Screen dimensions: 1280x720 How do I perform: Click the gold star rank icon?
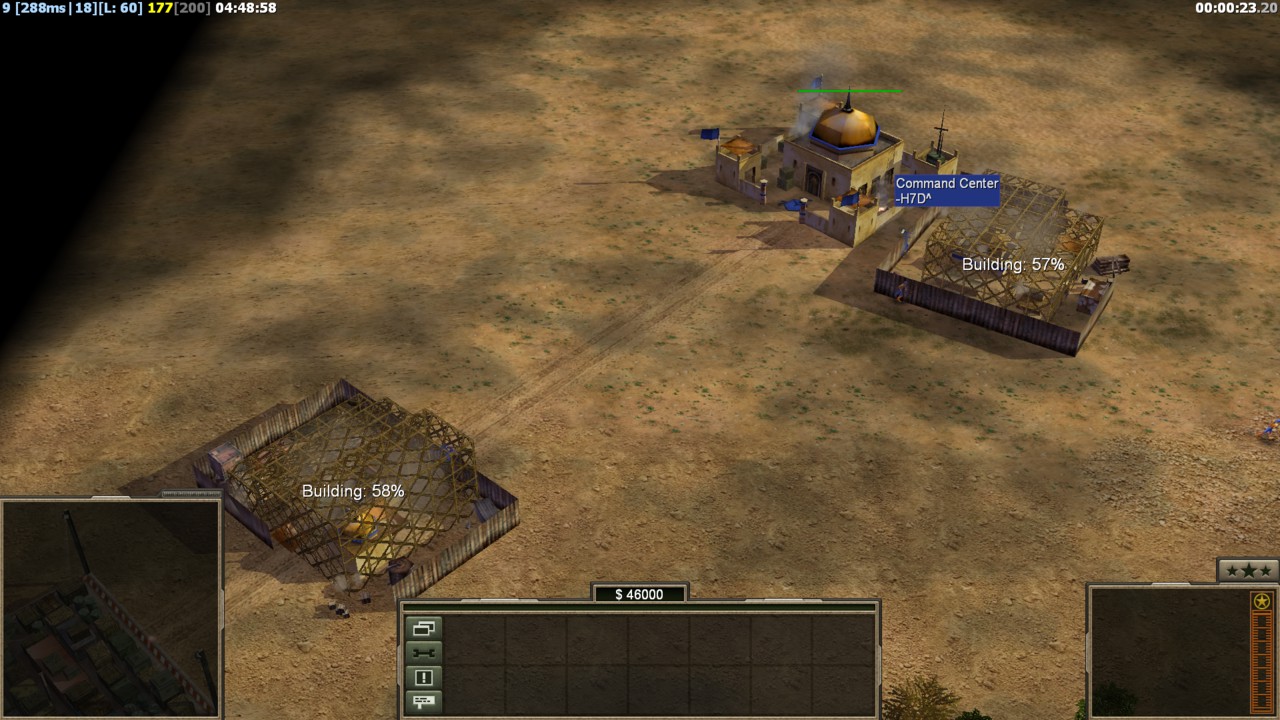point(1262,601)
